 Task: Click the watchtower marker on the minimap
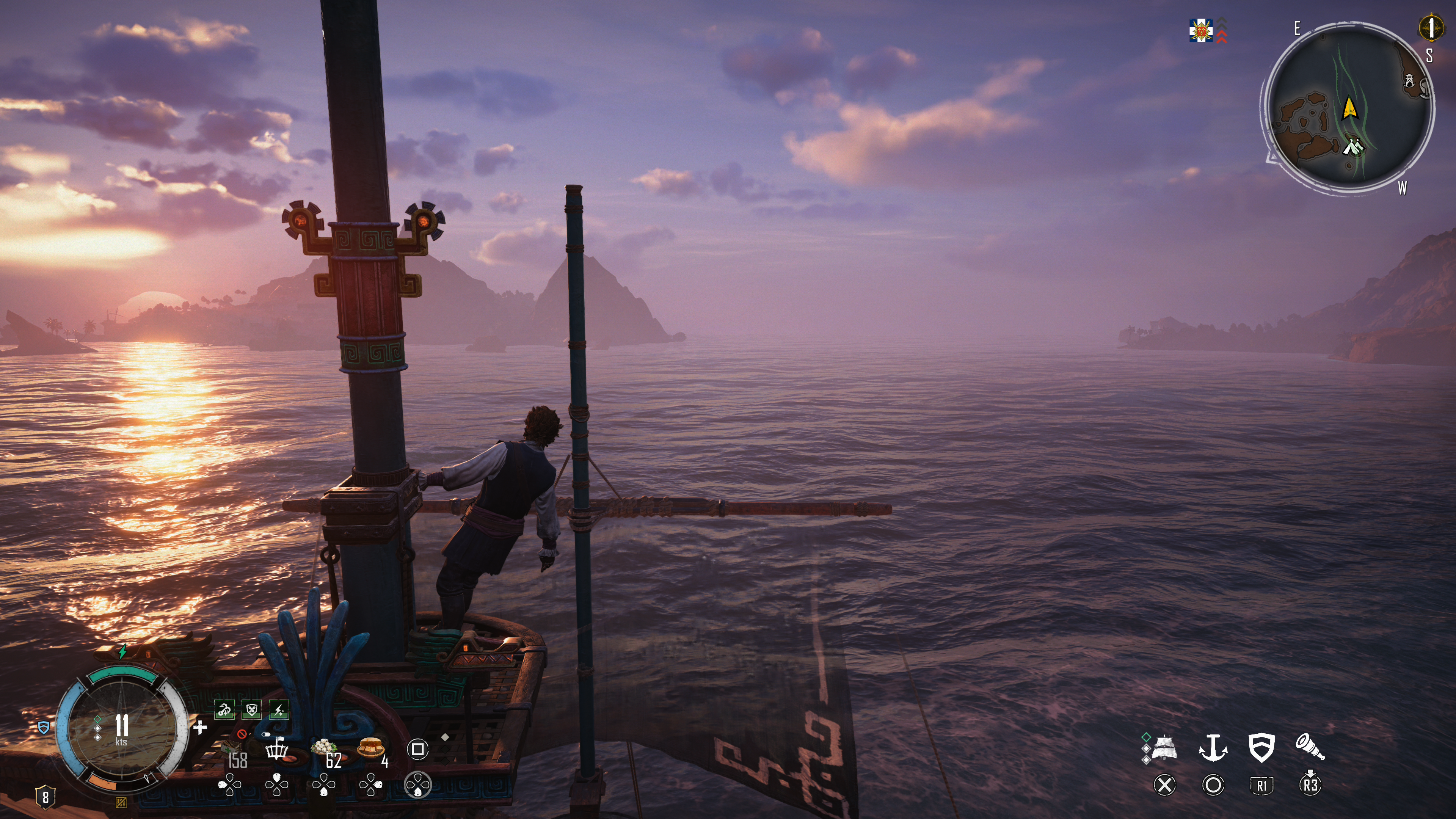click(x=1410, y=81)
